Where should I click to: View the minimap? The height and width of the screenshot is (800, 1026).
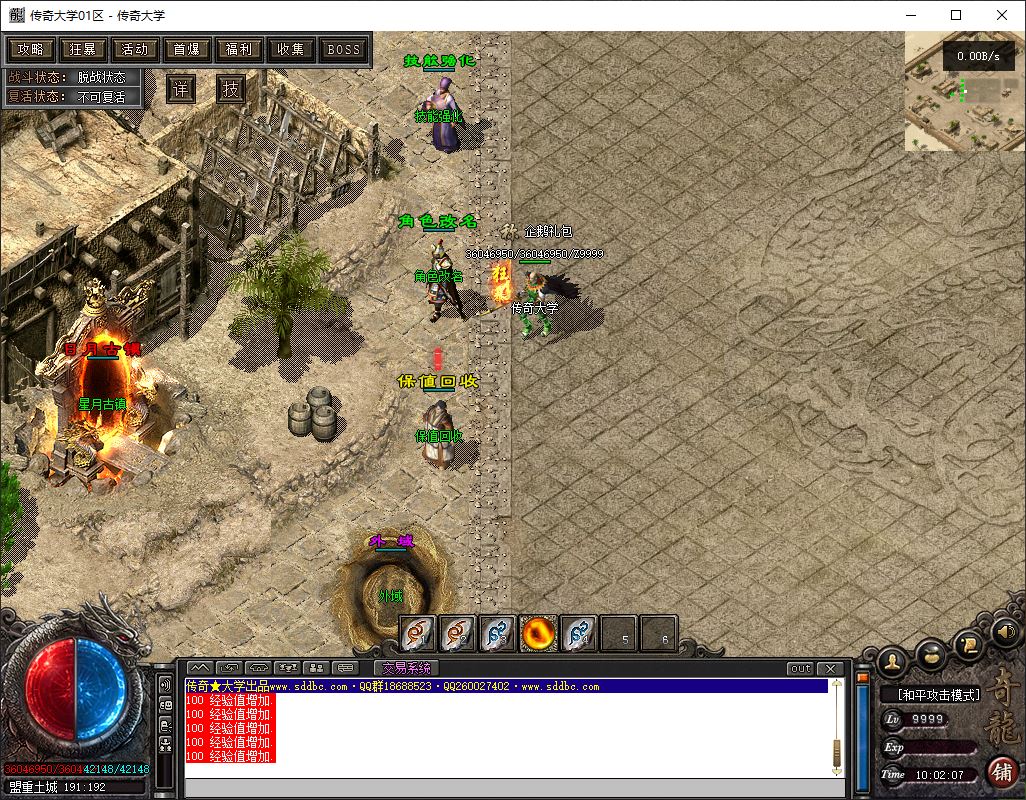(x=964, y=91)
